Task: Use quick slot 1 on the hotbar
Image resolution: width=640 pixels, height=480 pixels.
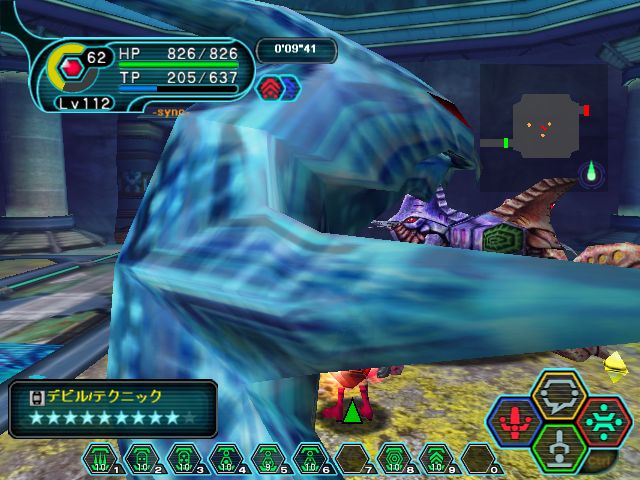Action: (x=100, y=458)
